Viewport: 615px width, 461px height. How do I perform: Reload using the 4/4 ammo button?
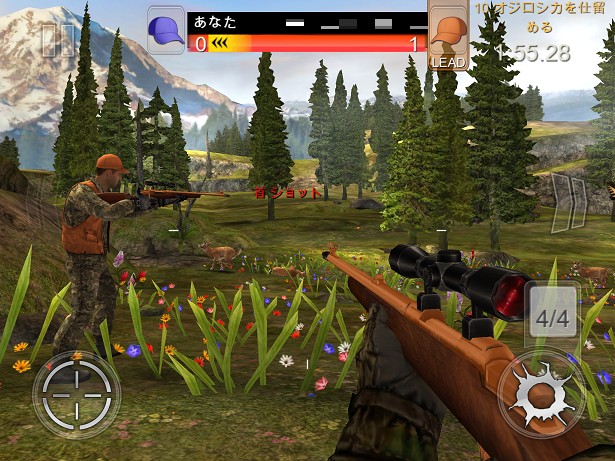[552, 320]
